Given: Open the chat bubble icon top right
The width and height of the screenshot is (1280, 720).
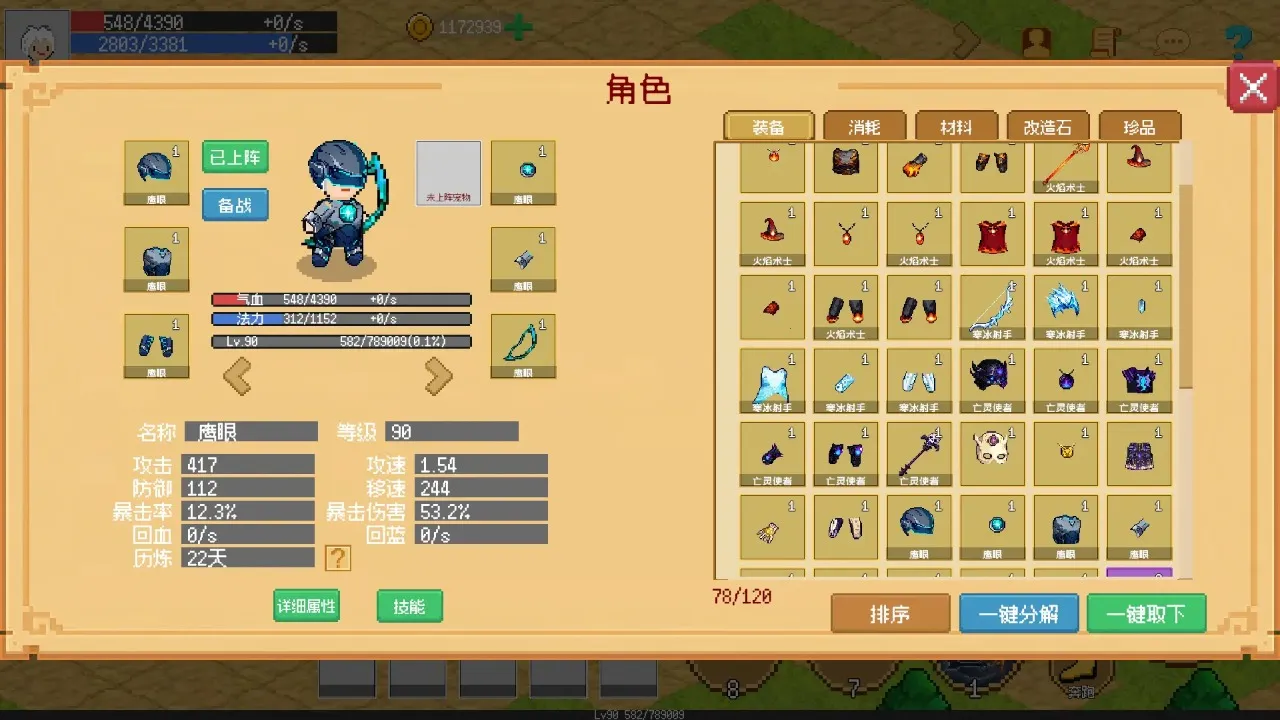Looking at the screenshot, I should tap(1172, 40).
